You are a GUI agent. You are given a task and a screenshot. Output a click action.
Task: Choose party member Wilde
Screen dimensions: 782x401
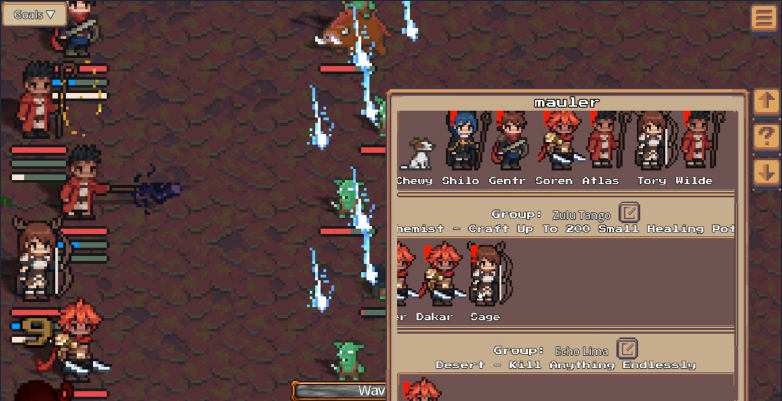695,141
